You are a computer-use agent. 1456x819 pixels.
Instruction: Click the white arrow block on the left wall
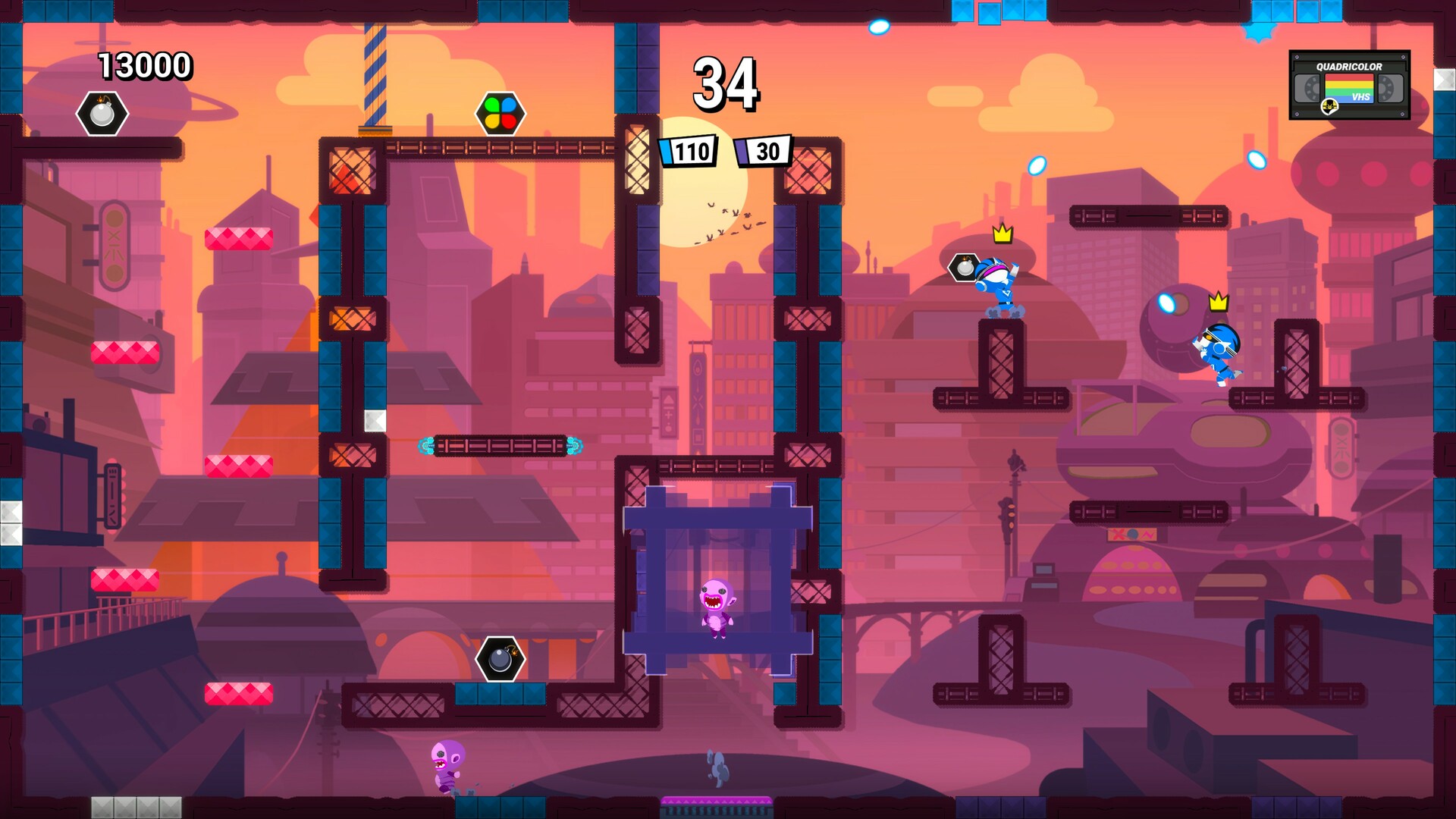pos(375,421)
